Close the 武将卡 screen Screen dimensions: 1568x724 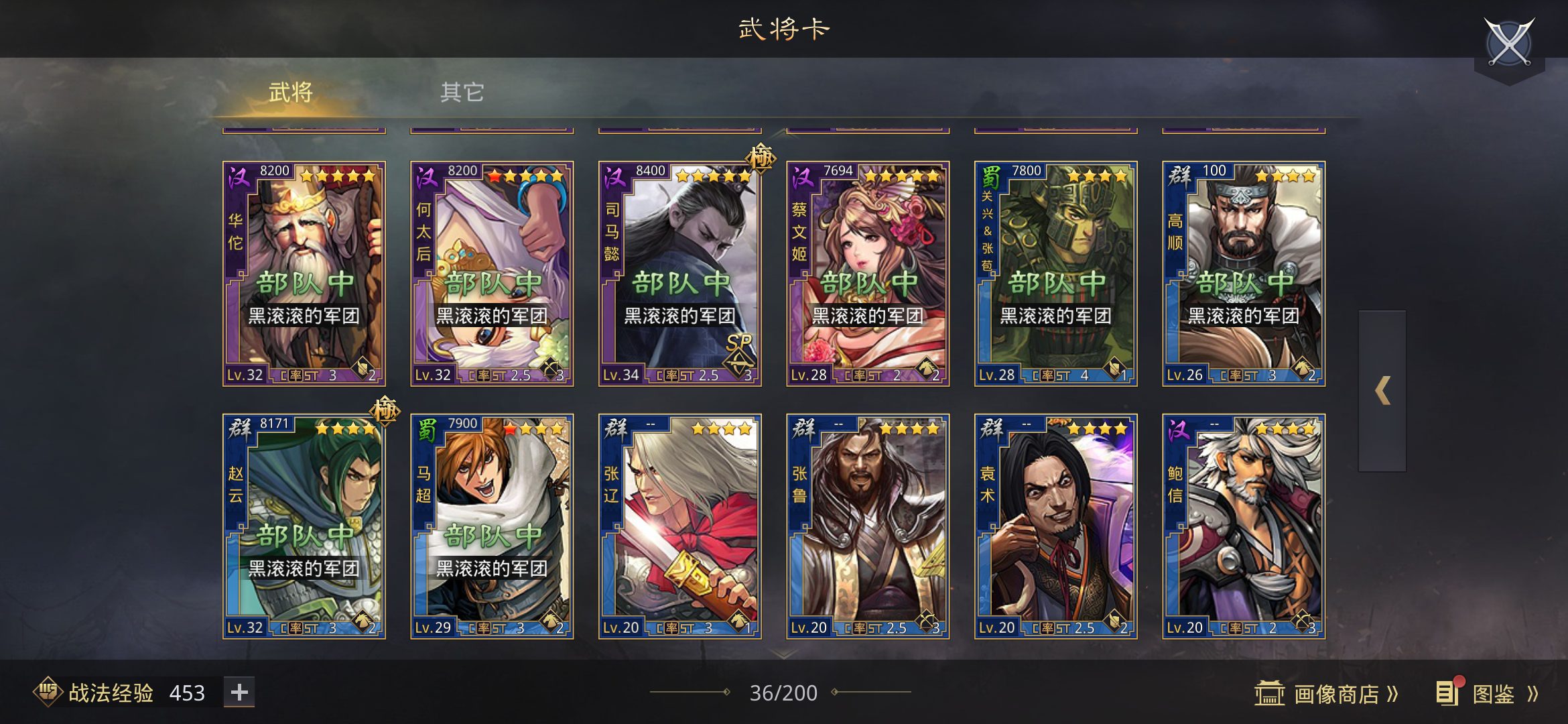click(x=1508, y=43)
